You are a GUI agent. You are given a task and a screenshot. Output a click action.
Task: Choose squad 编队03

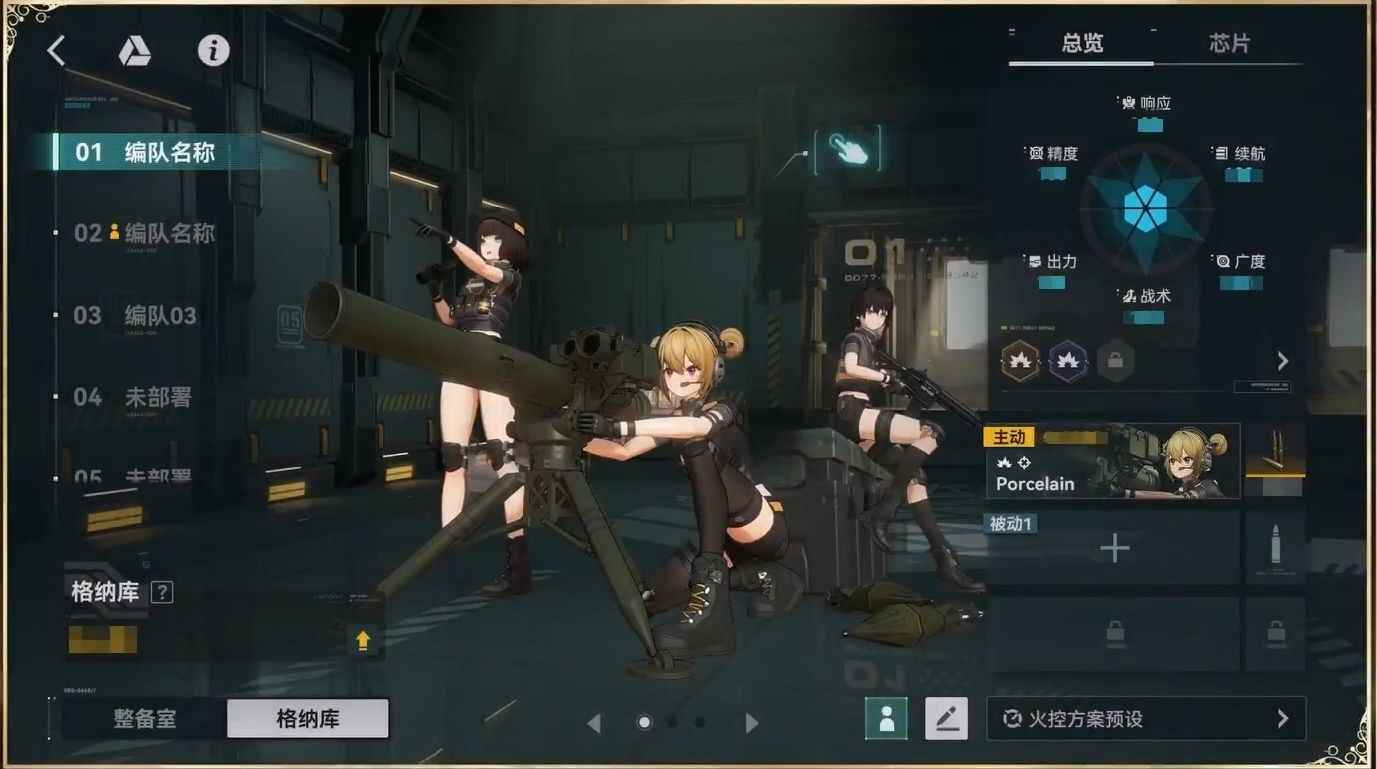tap(136, 316)
